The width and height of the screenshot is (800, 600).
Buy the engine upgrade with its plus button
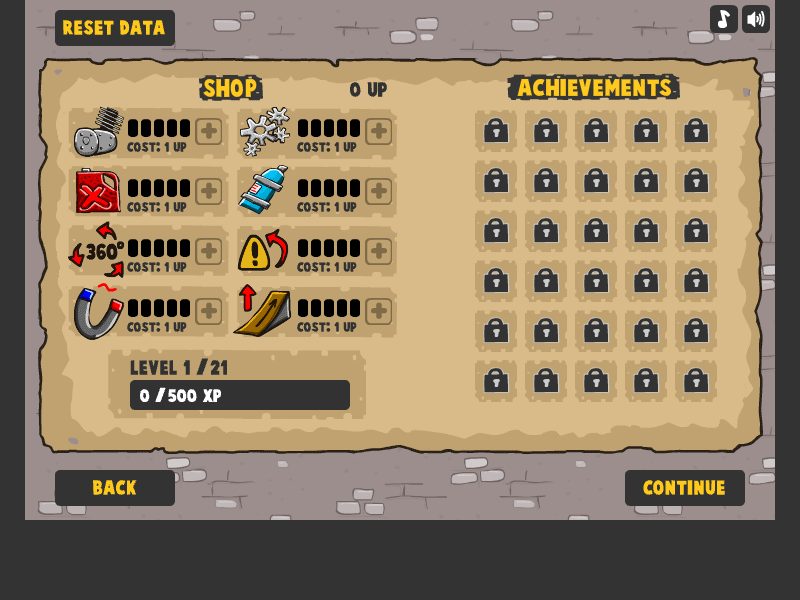(x=208, y=131)
